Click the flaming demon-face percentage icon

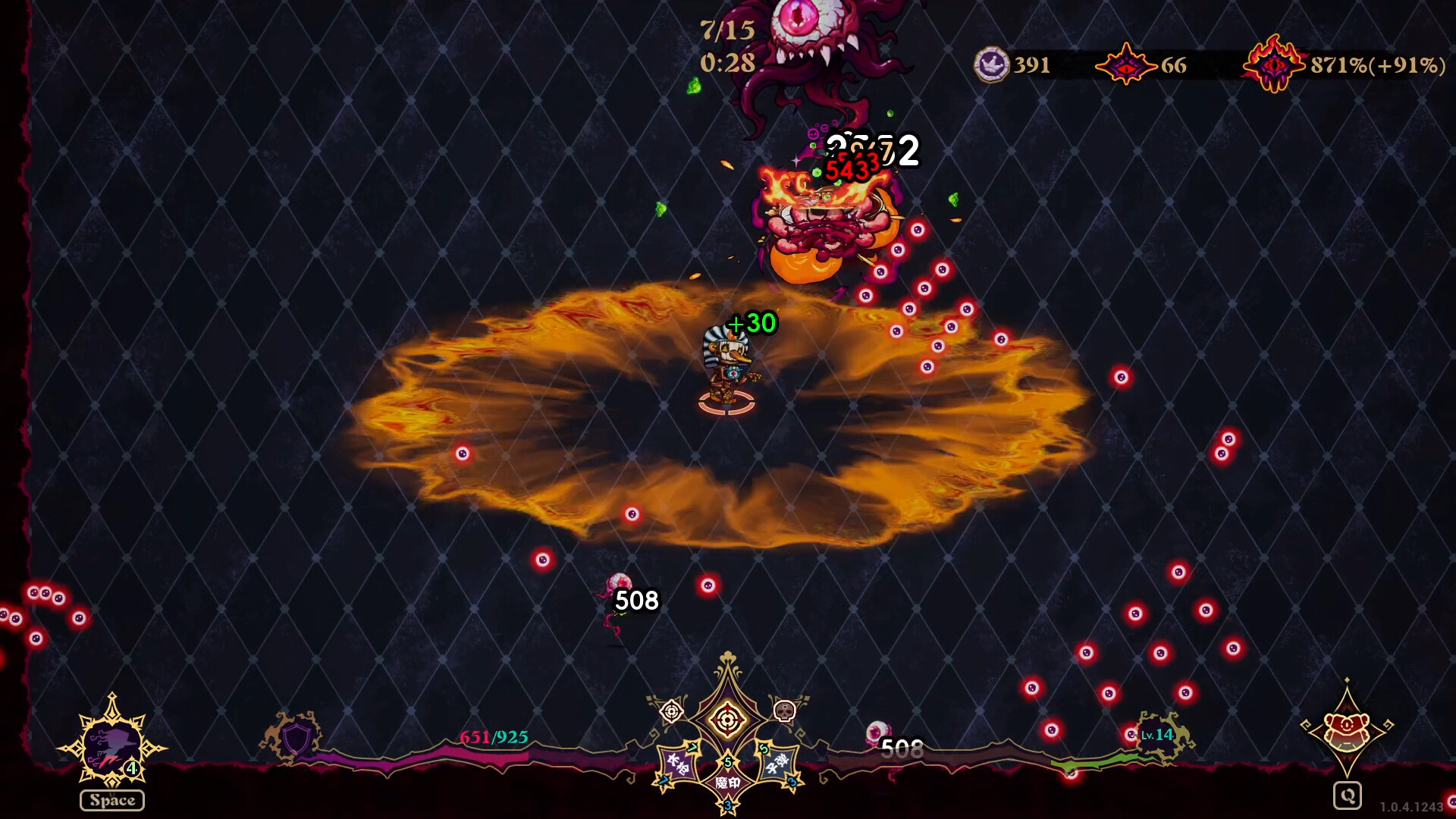tap(1274, 64)
